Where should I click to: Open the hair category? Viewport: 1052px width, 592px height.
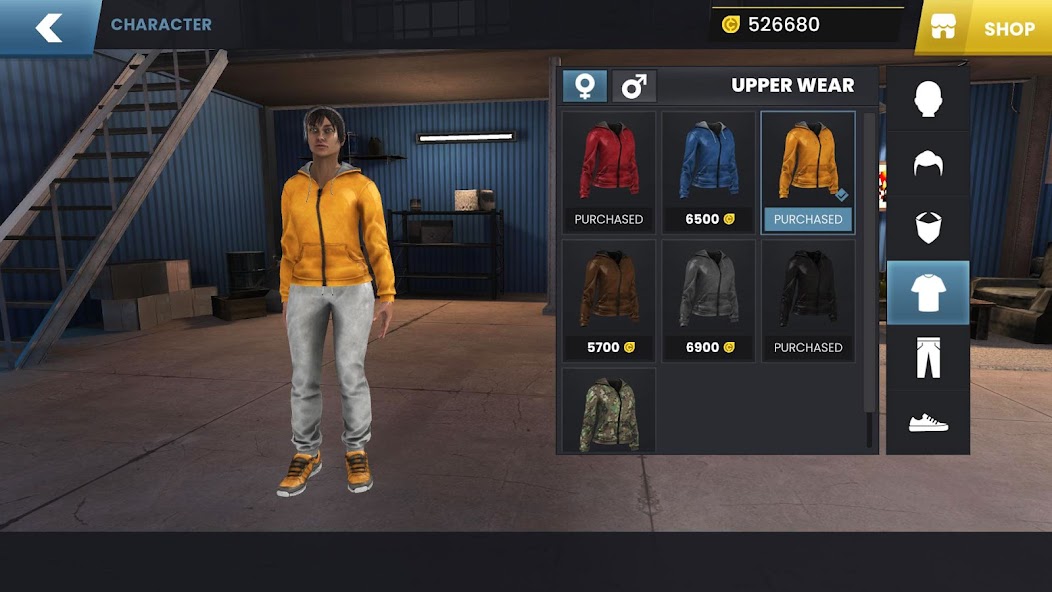928,163
